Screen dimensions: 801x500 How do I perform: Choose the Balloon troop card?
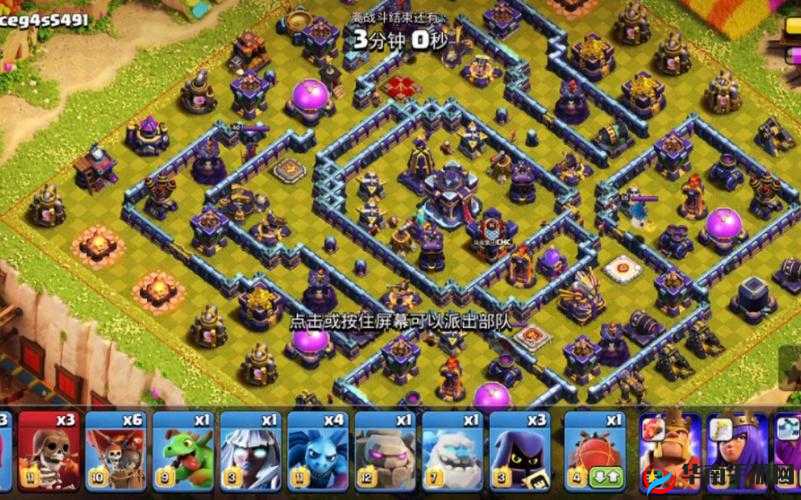click(116, 447)
